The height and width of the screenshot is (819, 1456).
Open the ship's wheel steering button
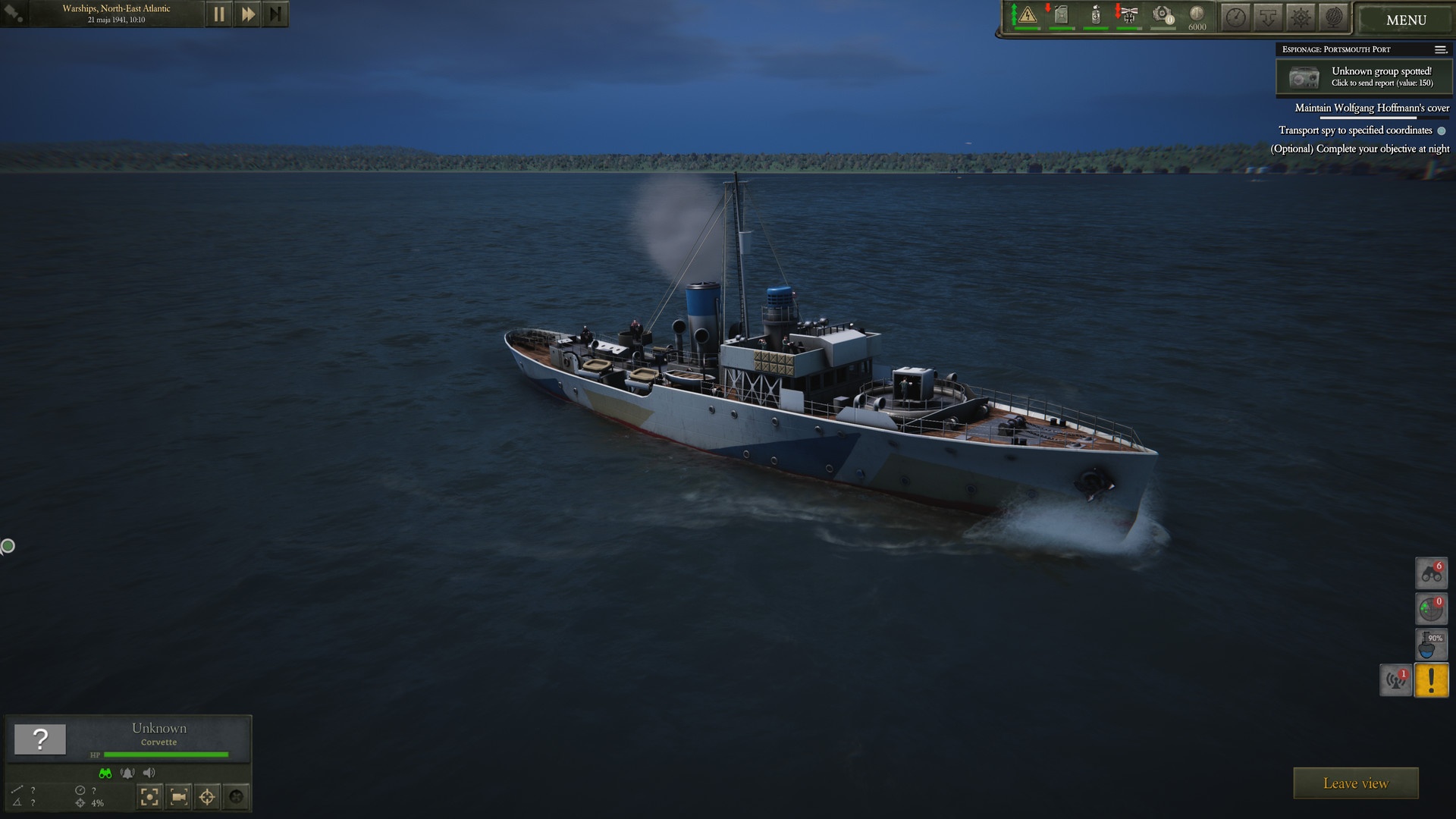[1301, 17]
